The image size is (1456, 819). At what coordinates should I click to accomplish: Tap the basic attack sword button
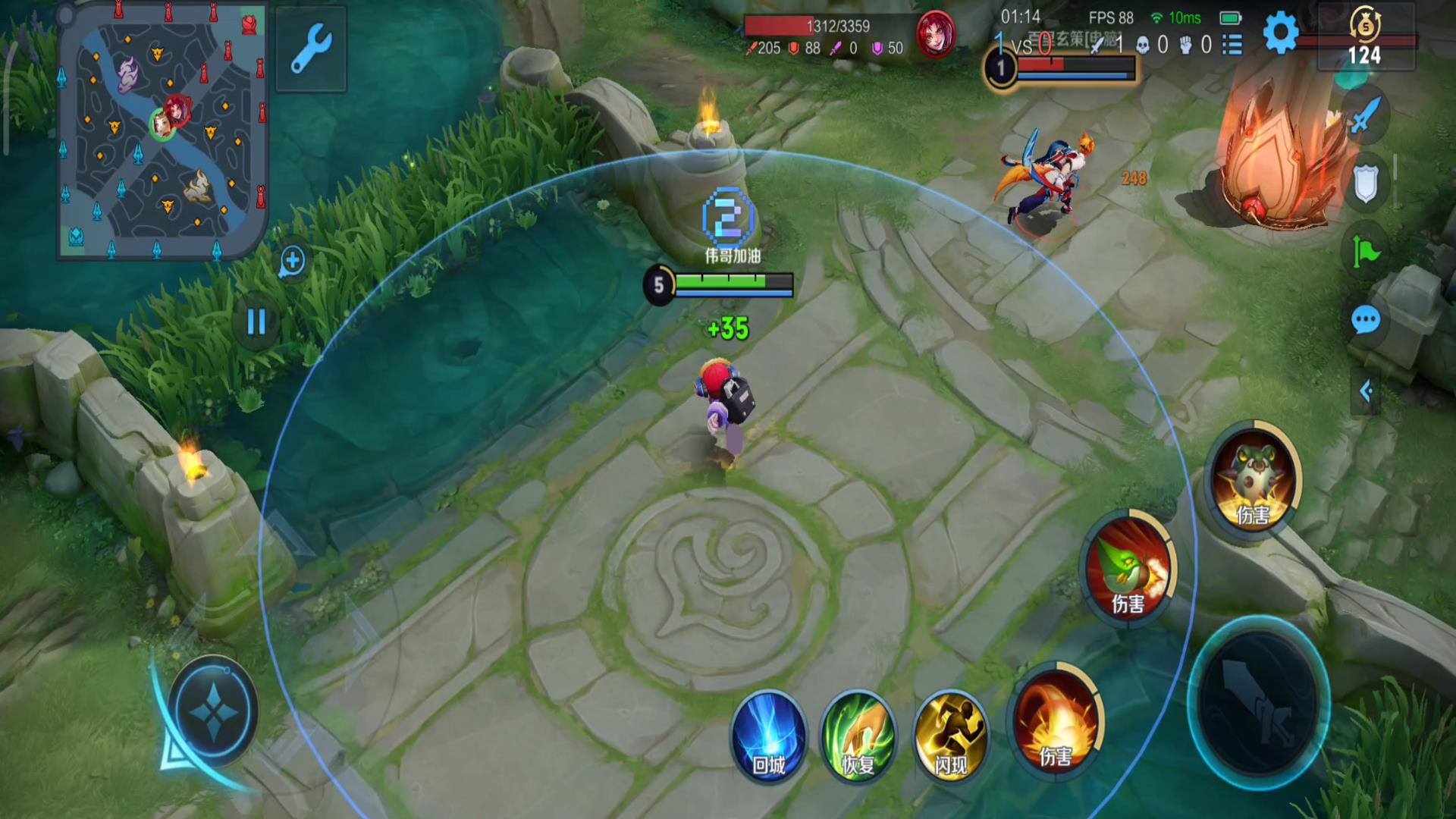1258,702
